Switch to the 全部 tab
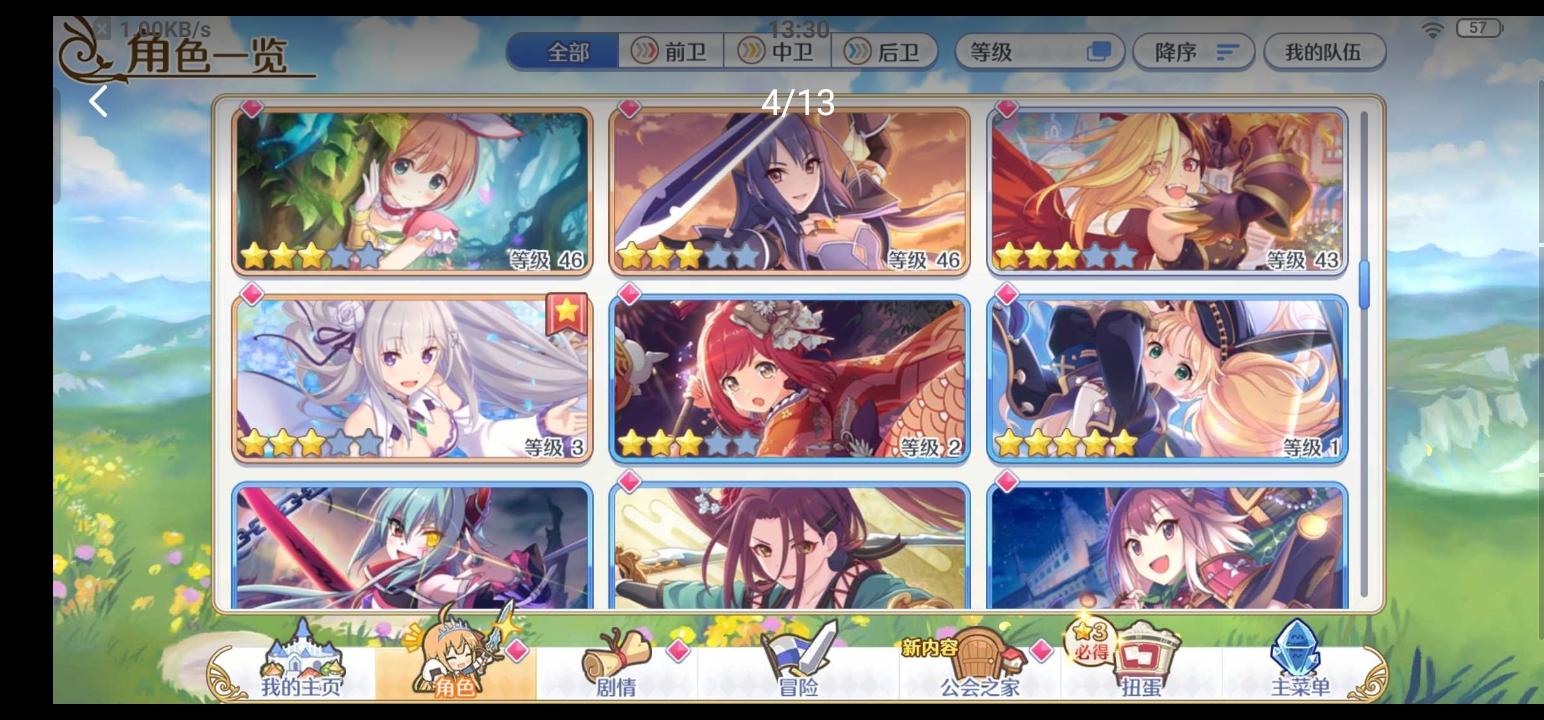This screenshot has height=720, width=1544. point(562,52)
